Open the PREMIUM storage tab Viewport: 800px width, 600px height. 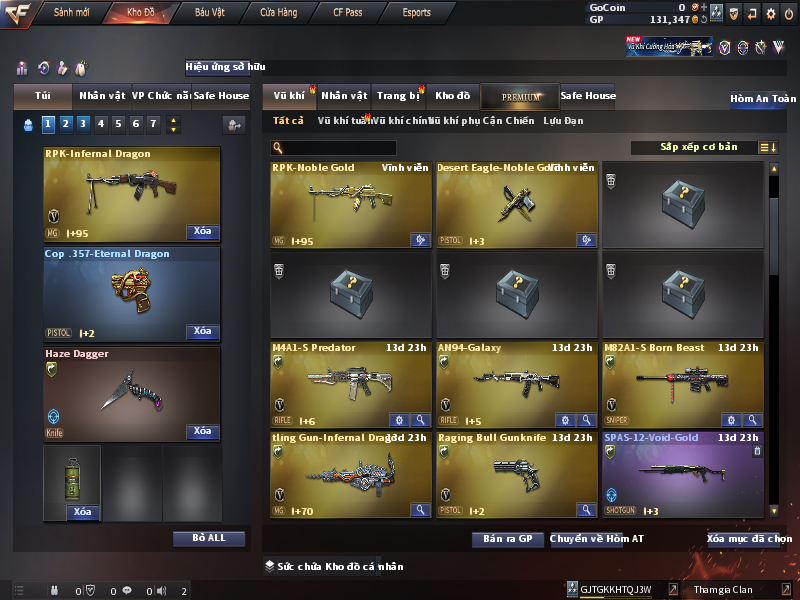[x=521, y=96]
